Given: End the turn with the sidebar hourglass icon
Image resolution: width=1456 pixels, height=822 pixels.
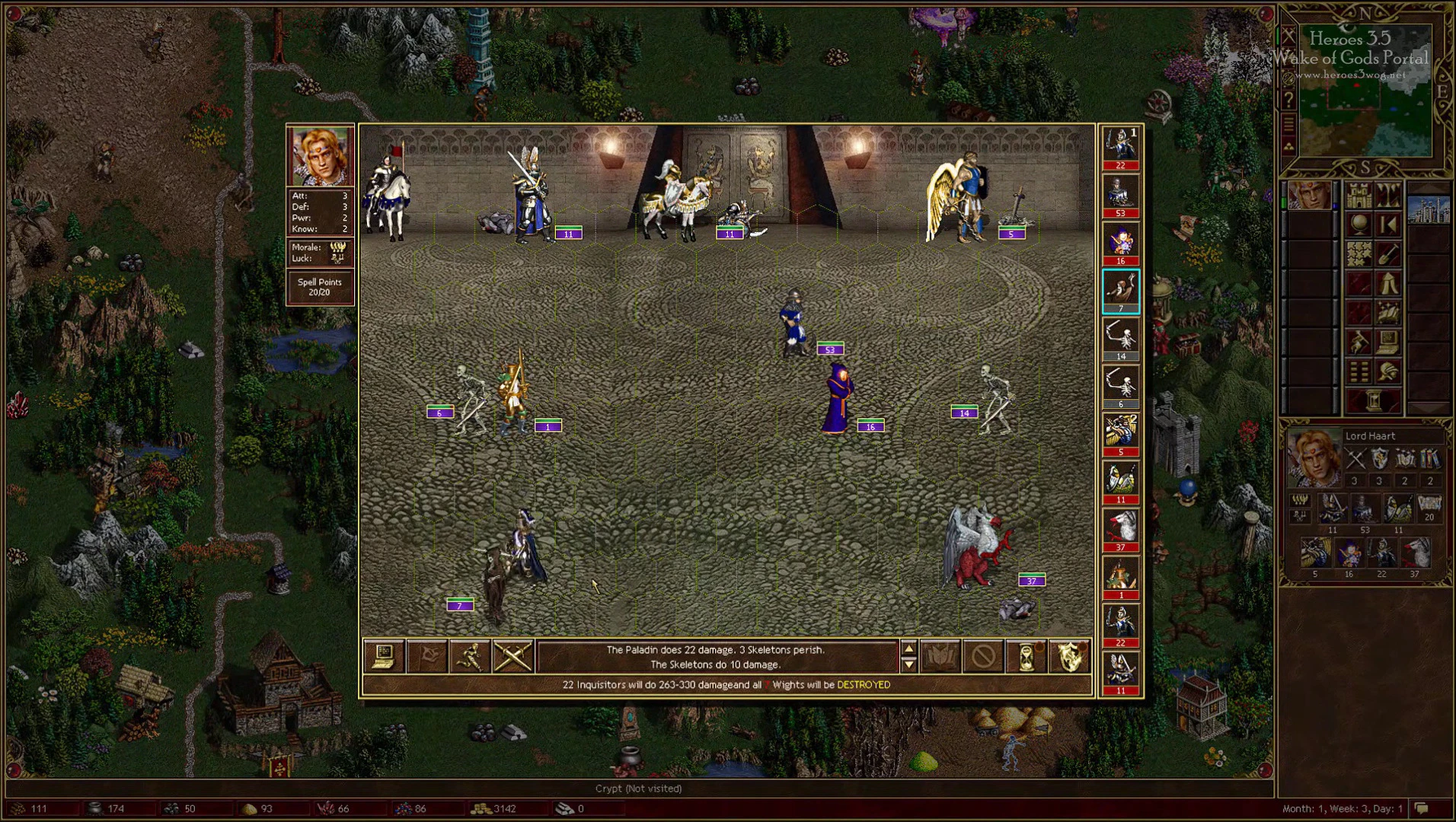Looking at the screenshot, I should pyautogui.click(x=1373, y=399).
